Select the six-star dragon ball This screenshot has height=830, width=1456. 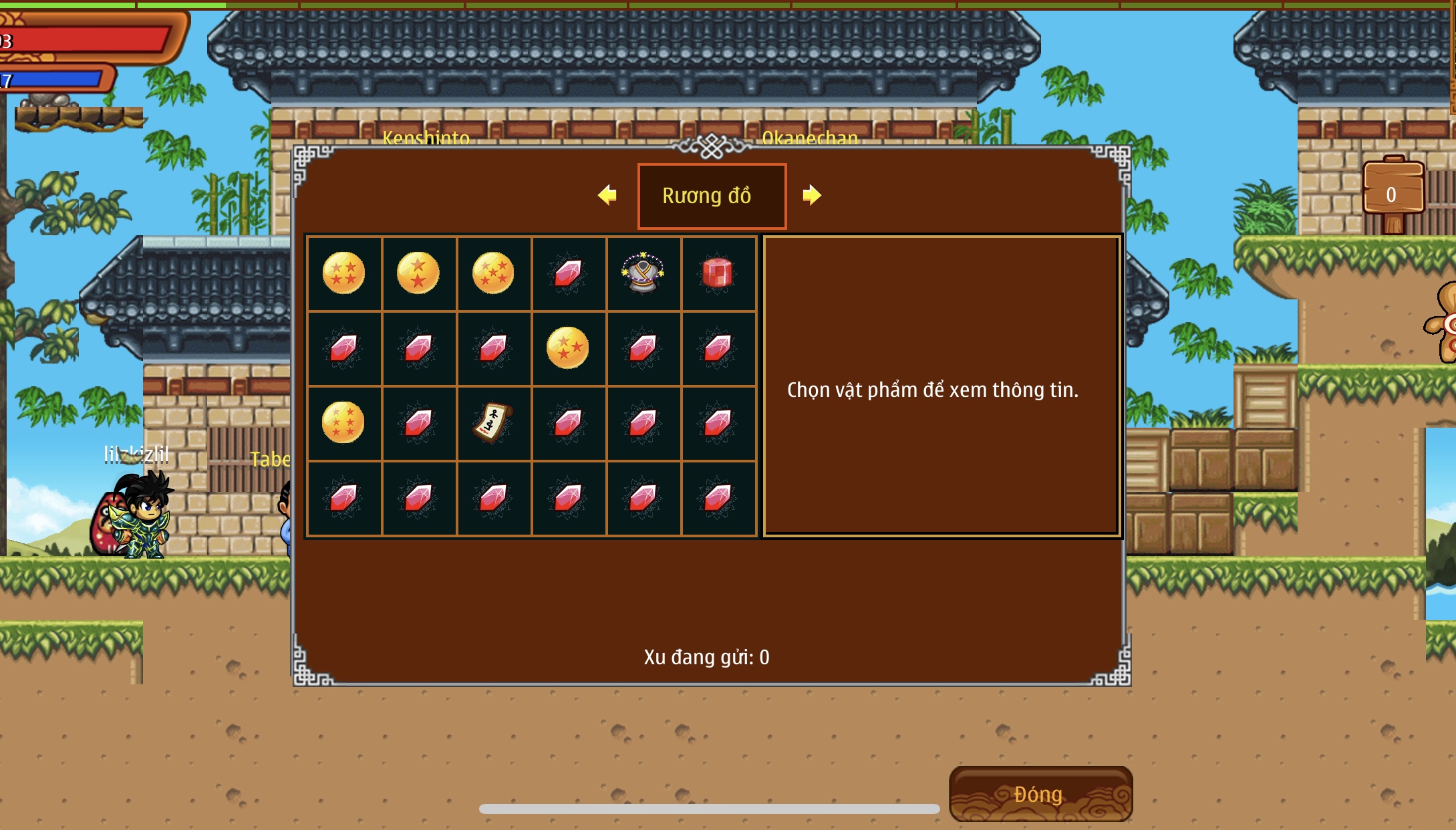[x=343, y=423]
